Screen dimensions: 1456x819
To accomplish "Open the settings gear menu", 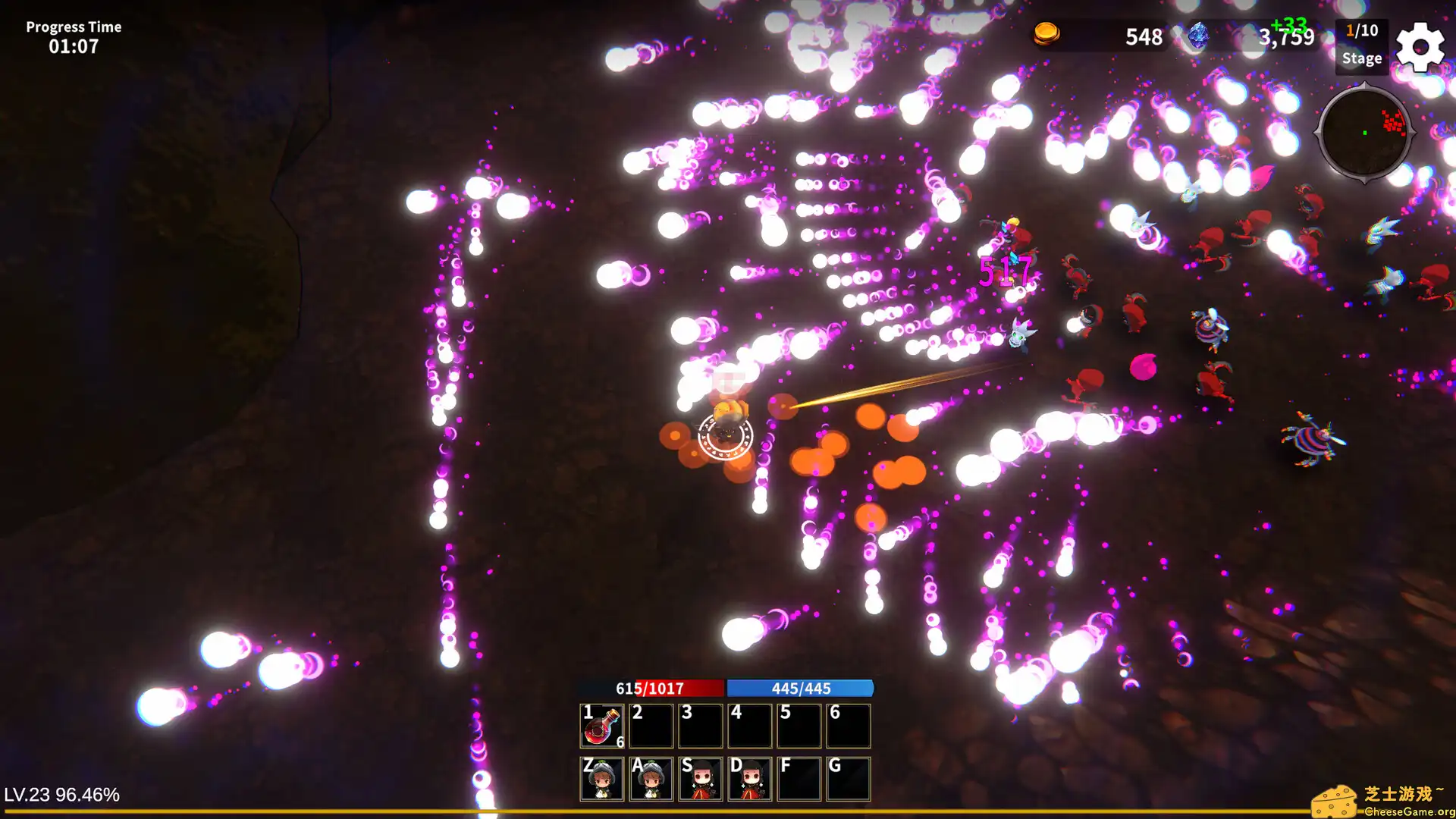I will click(x=1420, y=47).
